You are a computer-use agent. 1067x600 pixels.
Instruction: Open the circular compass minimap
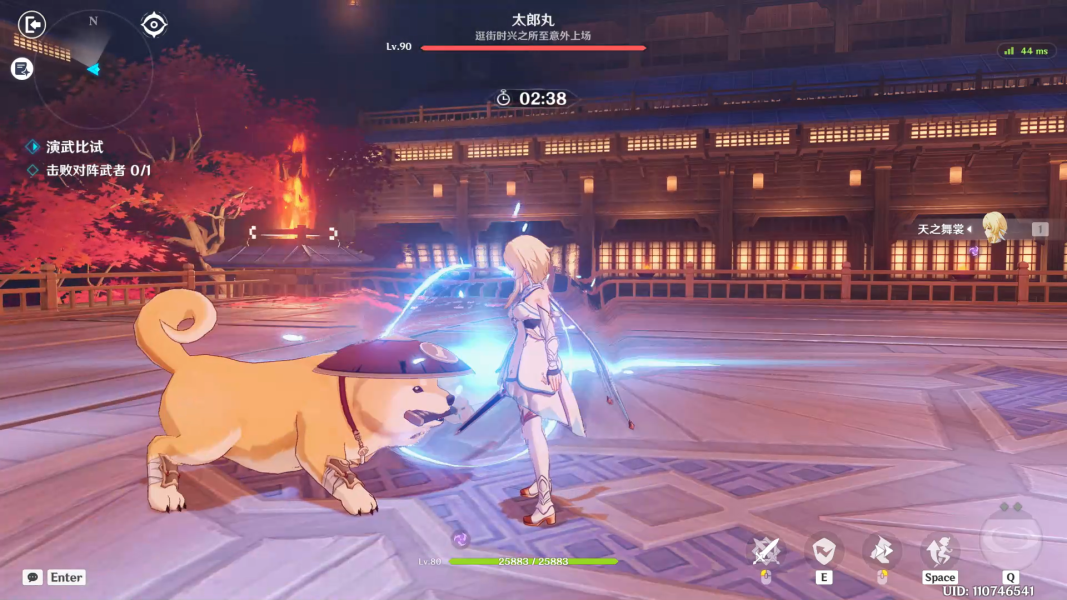[x=93, y=68]
